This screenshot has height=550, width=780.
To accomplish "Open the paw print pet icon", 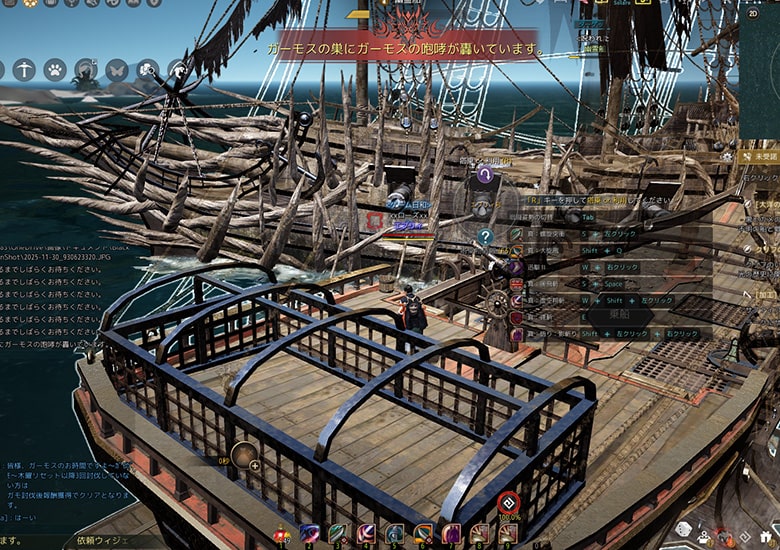I will 54,70.
